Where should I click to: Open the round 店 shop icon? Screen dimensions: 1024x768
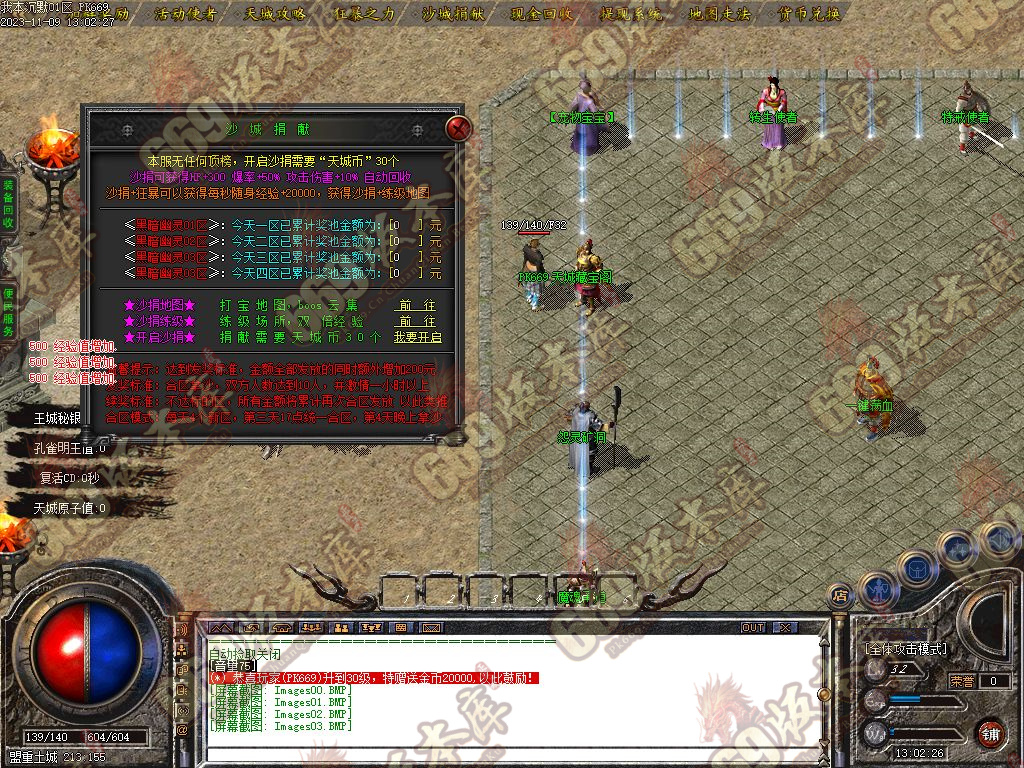(x=840, y=595)
